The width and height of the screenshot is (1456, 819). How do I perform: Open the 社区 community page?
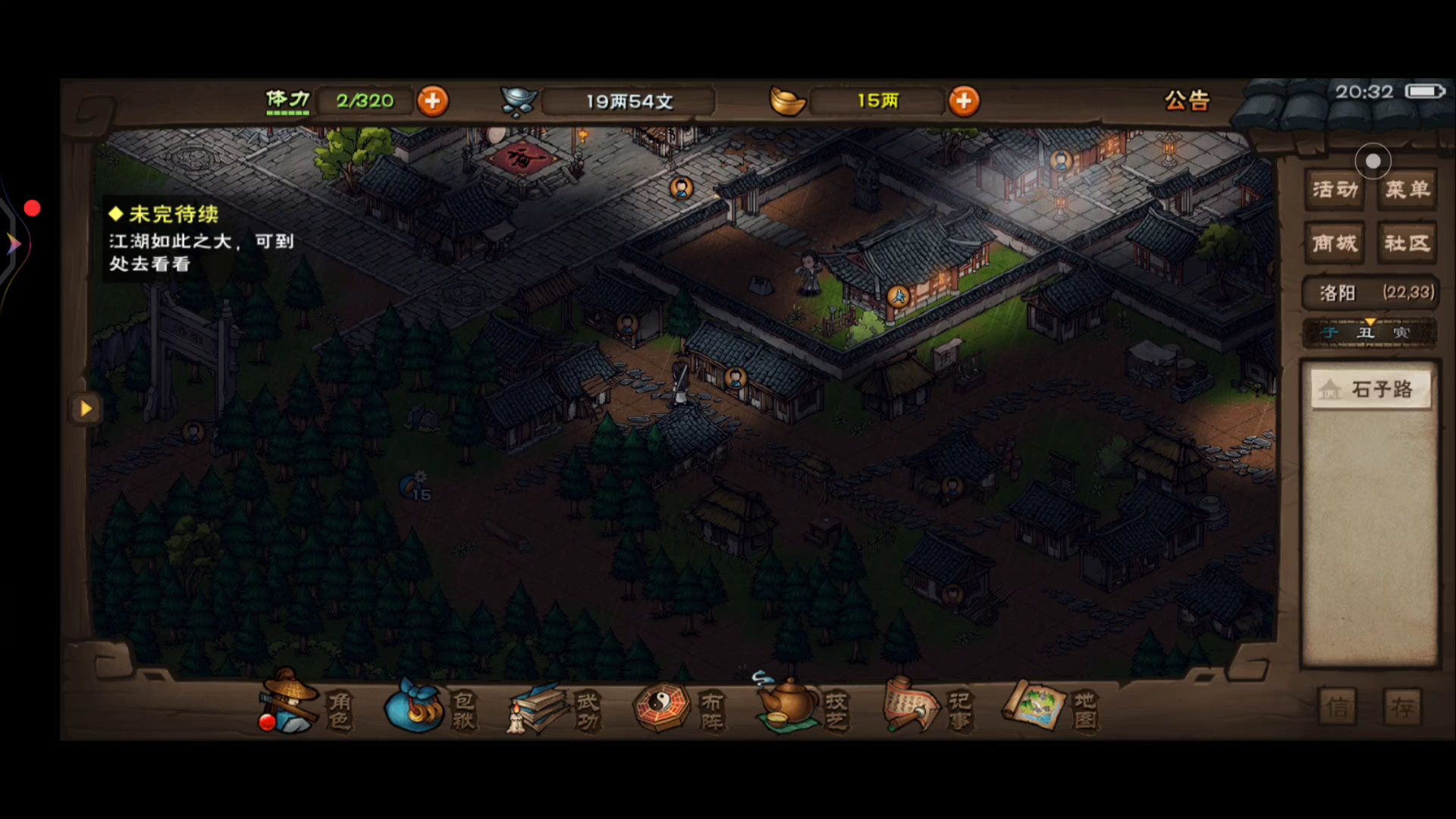1407,243
